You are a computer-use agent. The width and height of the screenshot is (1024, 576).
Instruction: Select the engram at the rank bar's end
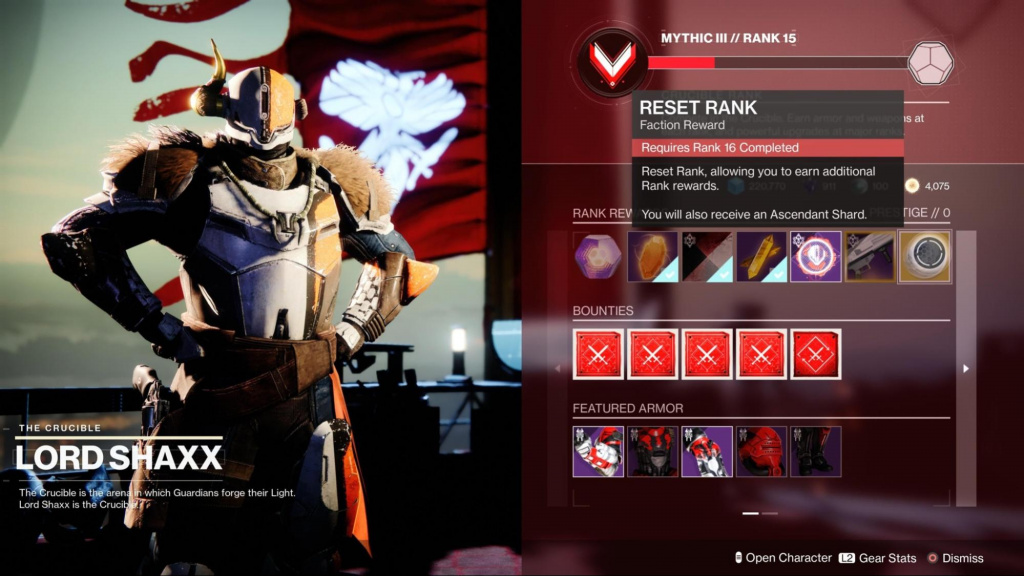coord(930,62)
